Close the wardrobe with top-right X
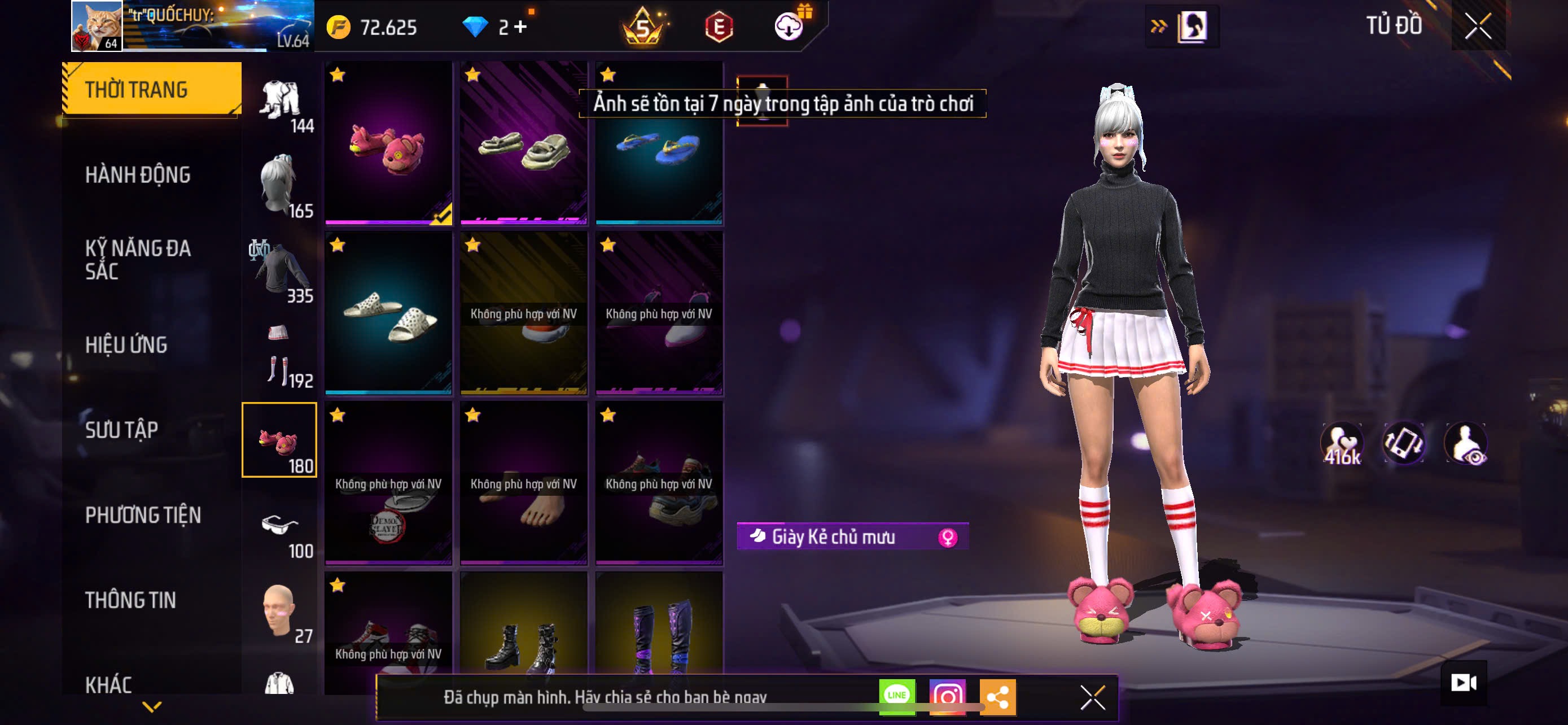Image resolution: width=1568 pixels, height=725 pixels. click(x=1477, y=26)
